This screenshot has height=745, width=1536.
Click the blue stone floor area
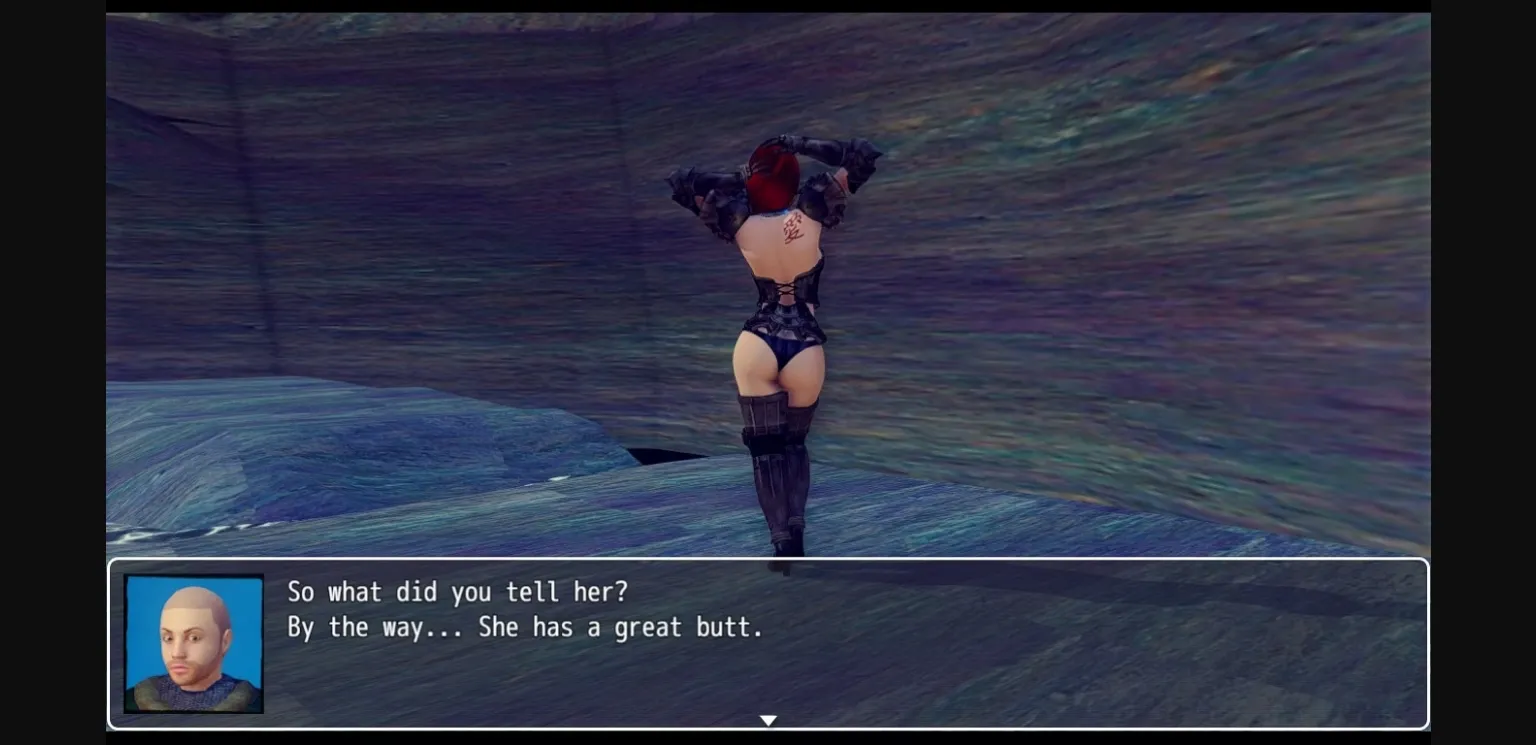click(x=1000, y=520)
